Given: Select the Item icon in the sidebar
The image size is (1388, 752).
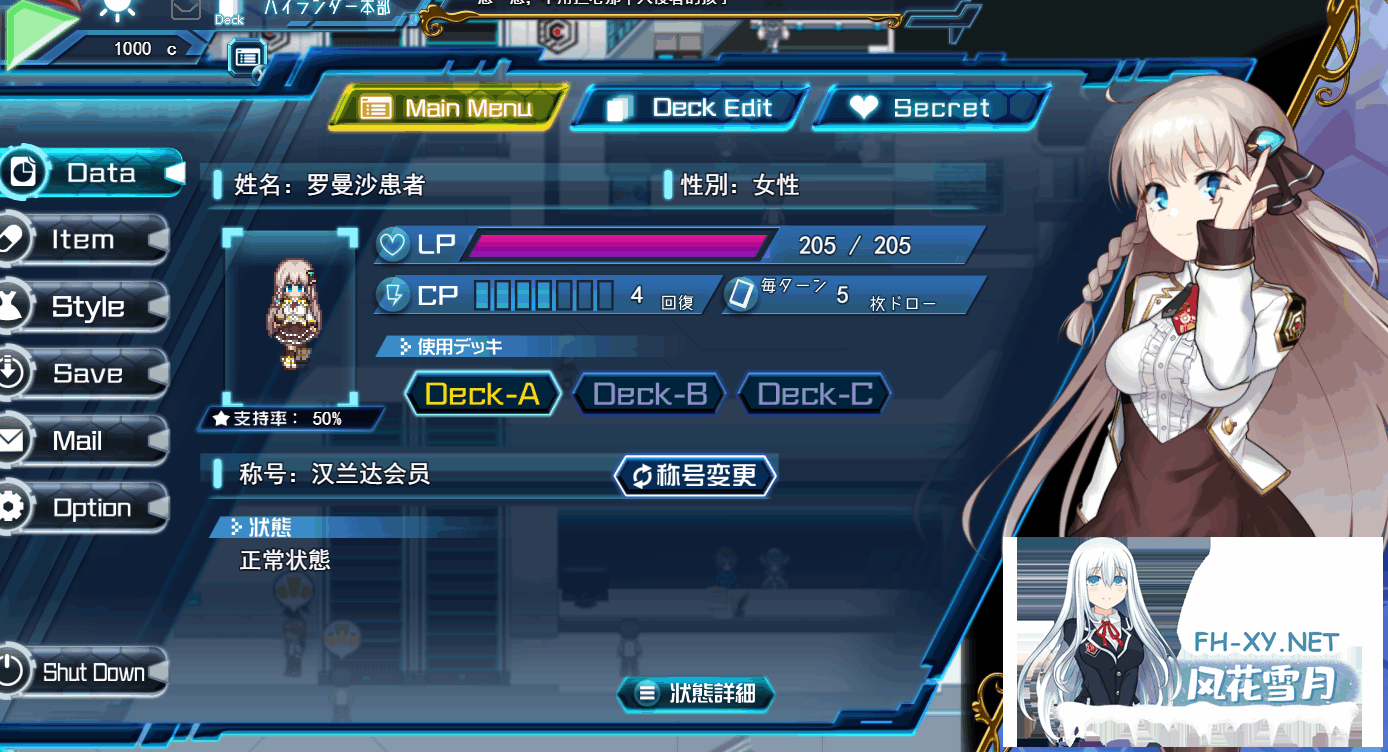Looking at the screenshot, I should (14, 238).
